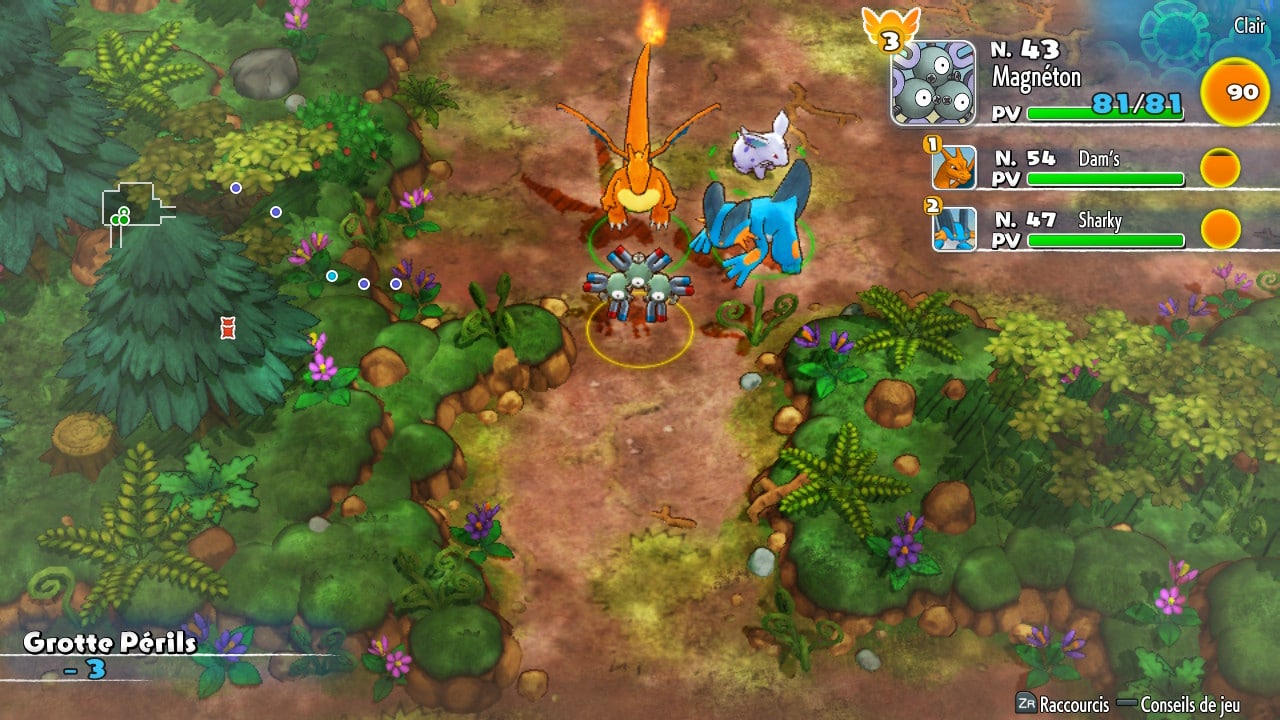Select the Grotte Périls floor label
The height and width of the screenshot is (720, 1280).
click(x=110, y=642)
